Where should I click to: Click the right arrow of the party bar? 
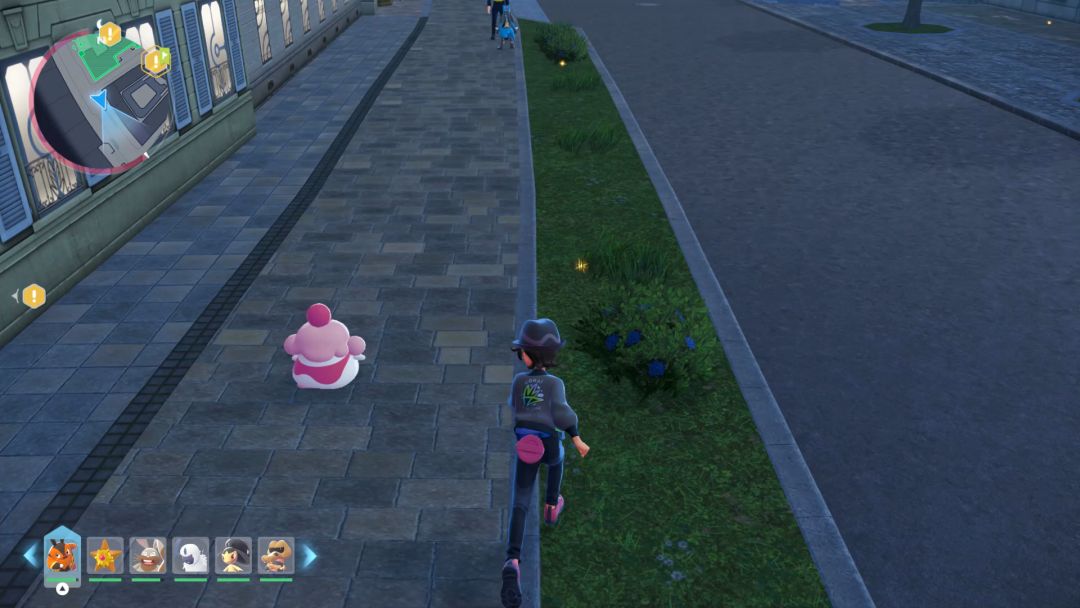click(x=309, y=555)
